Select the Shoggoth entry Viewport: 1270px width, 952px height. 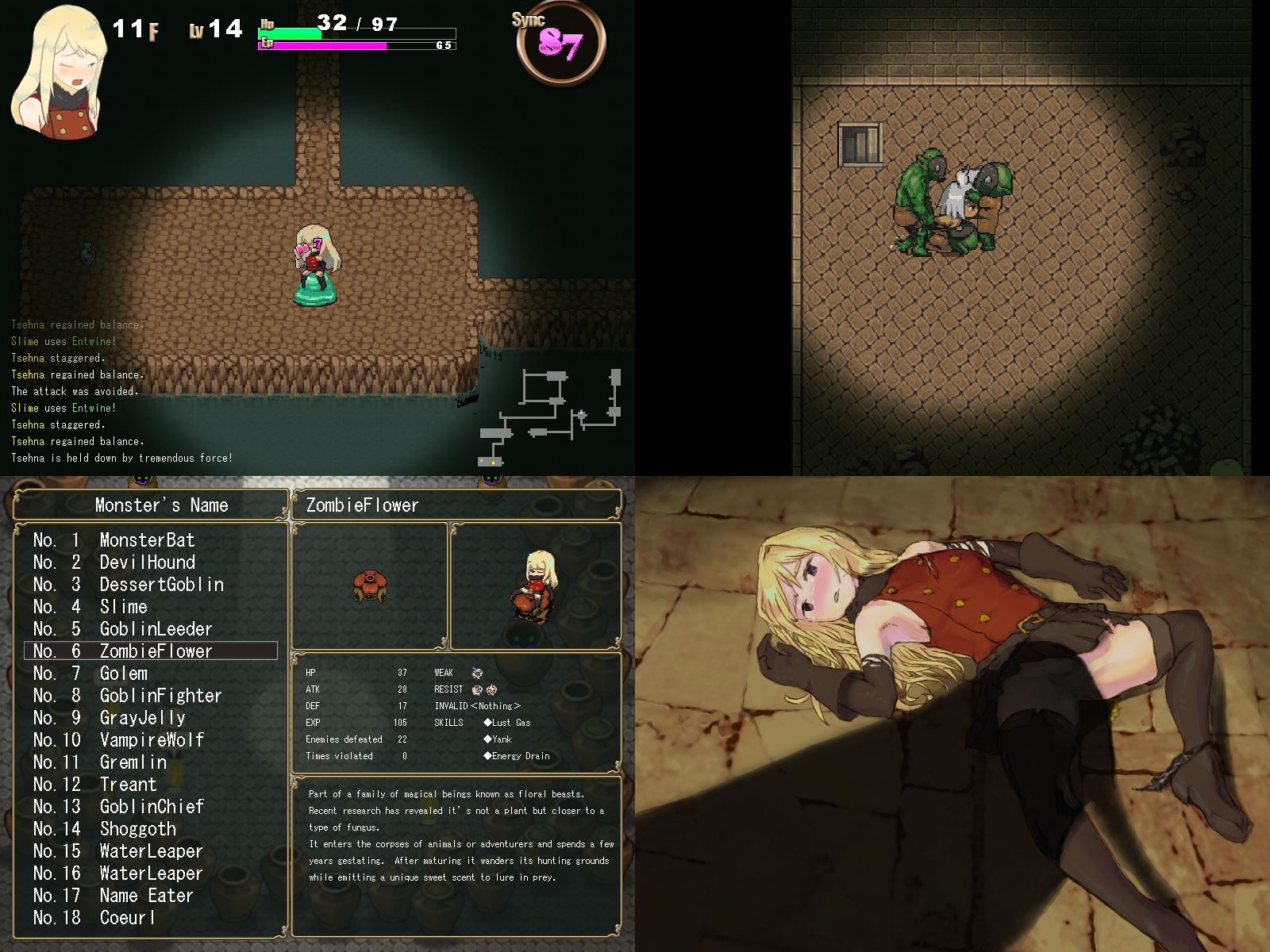click(138, 829)
